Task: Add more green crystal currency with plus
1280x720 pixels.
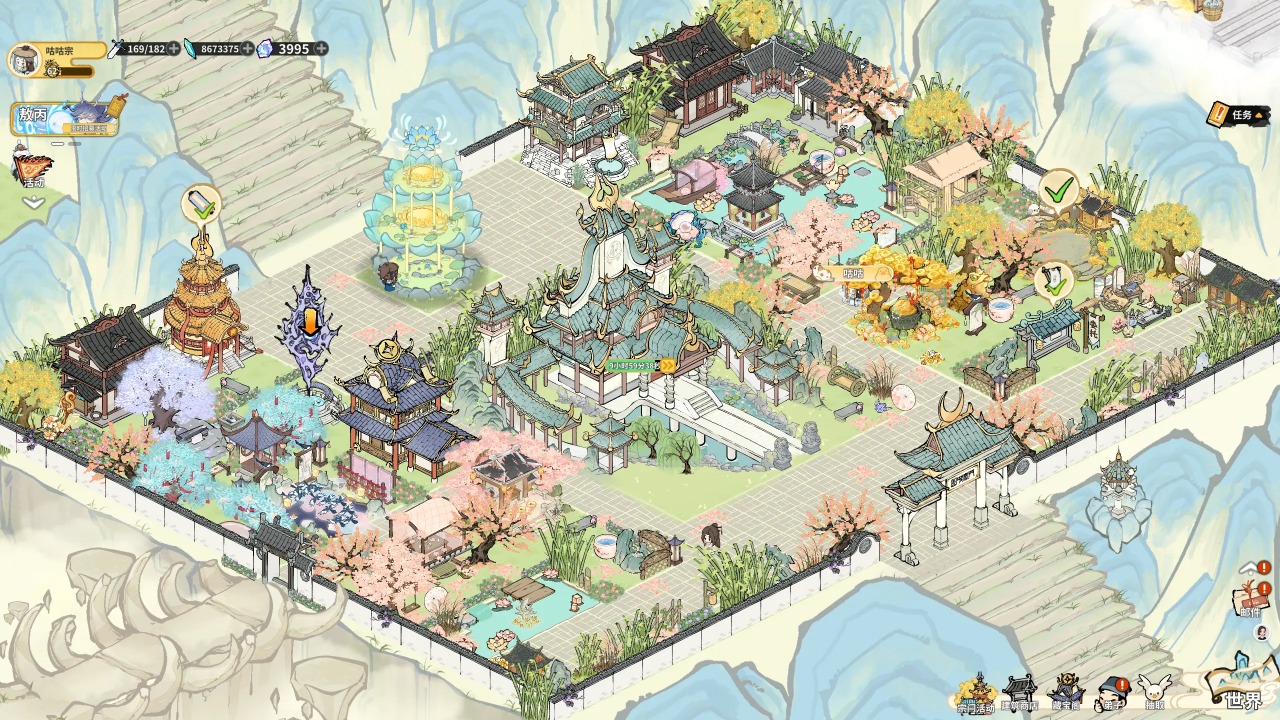Action: (x=247, y=48)
